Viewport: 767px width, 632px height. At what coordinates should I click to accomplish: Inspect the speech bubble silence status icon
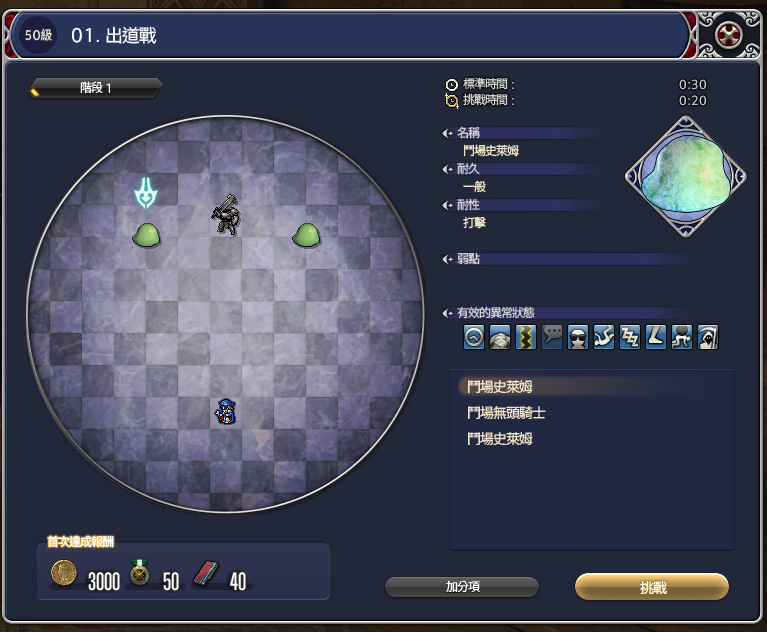[552, 337]
